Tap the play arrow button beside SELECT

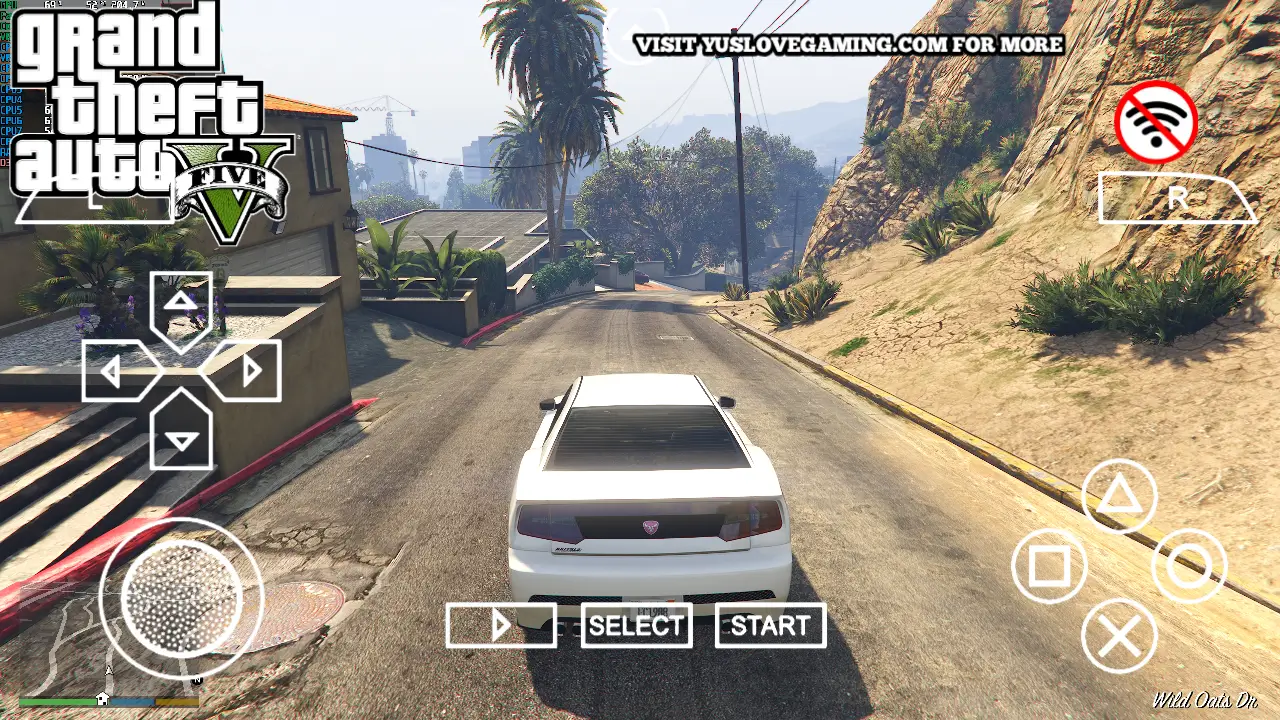(x=501, y=626)
